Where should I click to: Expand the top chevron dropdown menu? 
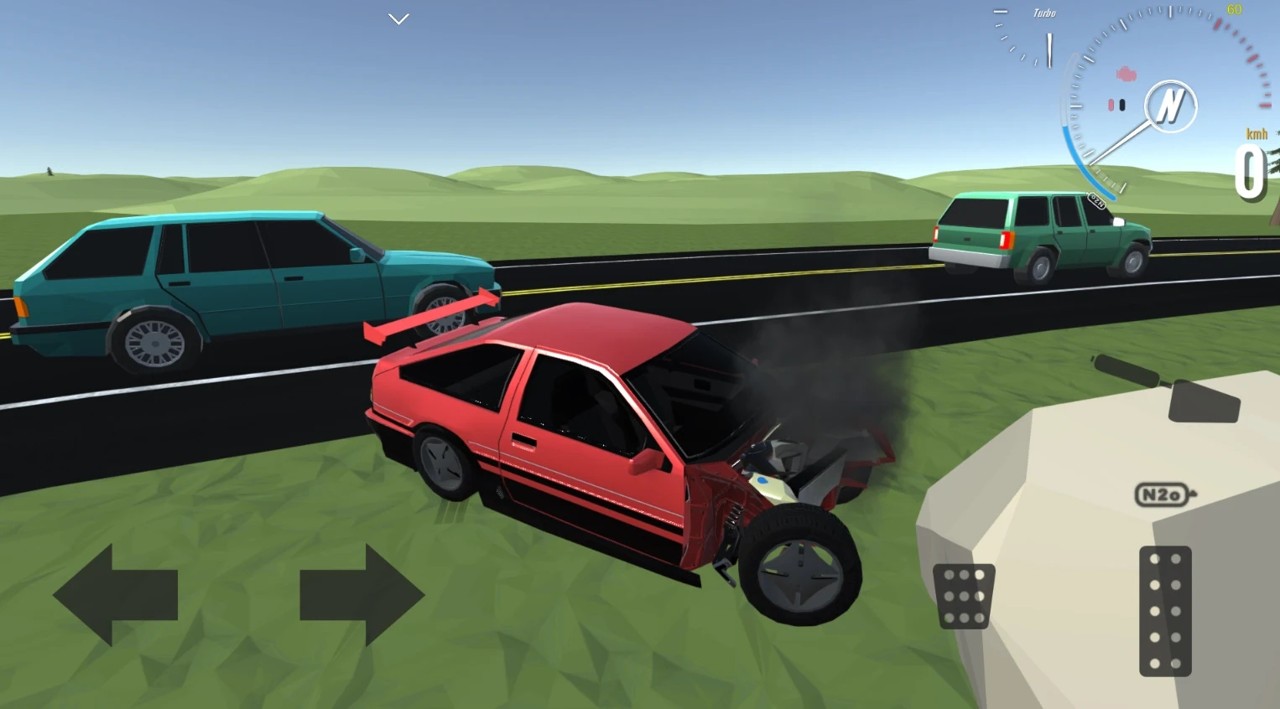pyautogui.click(x=399, y=19)
